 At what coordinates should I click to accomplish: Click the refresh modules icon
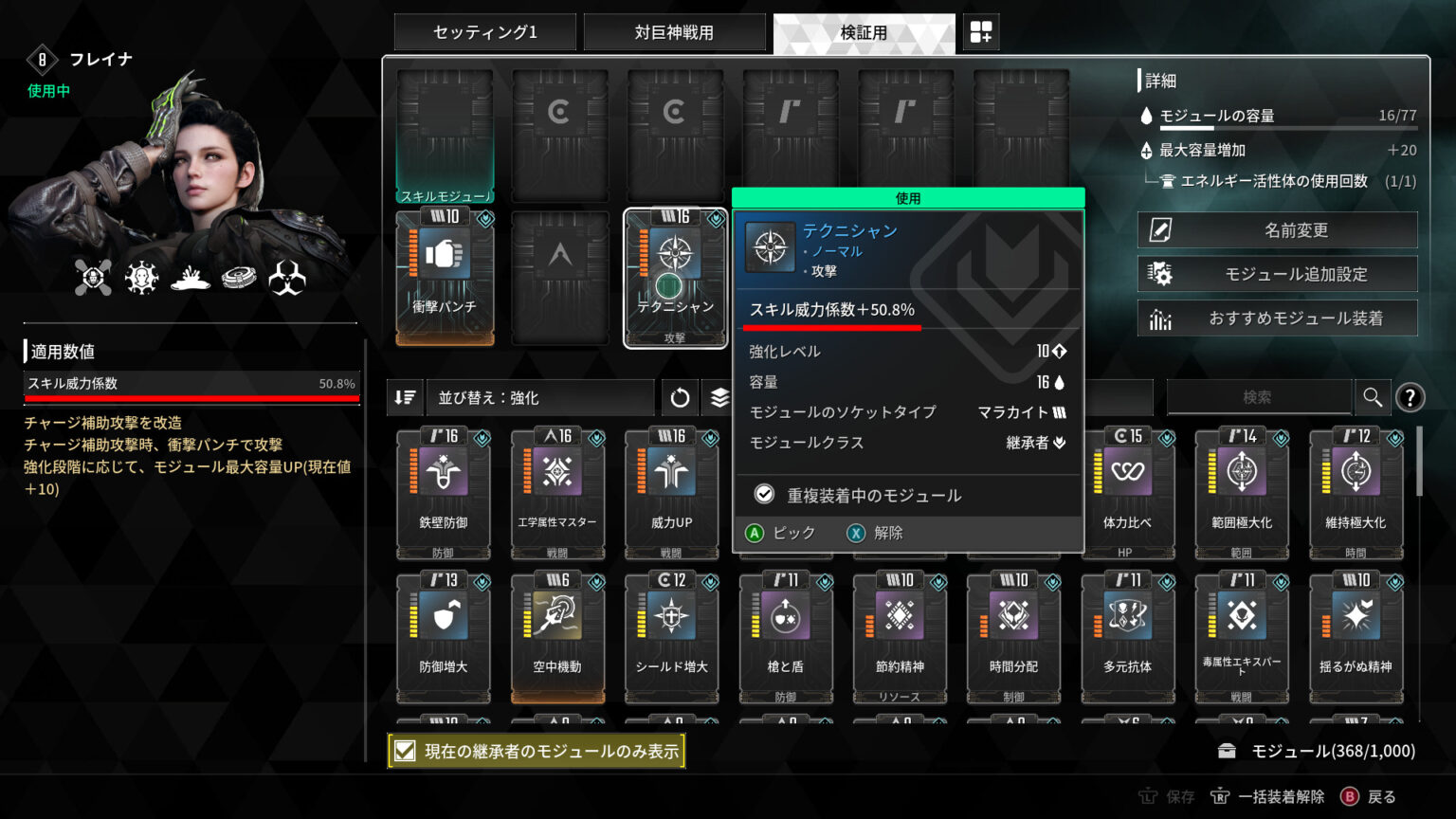click(680, 397)
